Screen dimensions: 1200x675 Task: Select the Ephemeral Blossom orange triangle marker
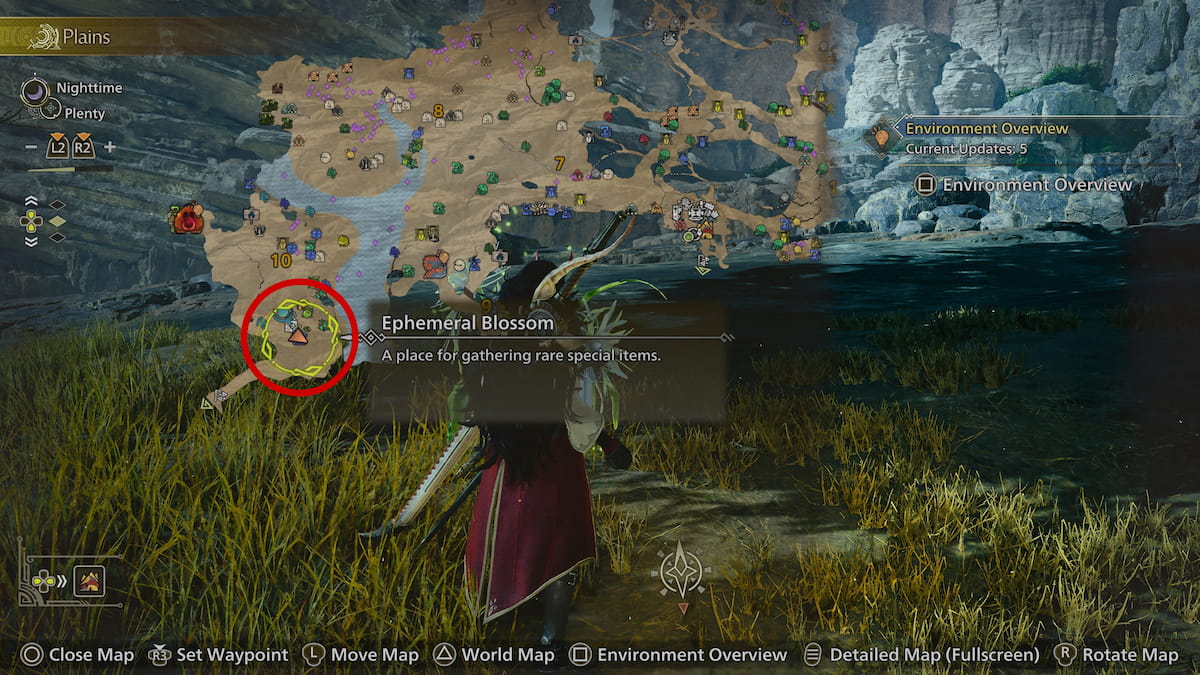coord(298,338)
